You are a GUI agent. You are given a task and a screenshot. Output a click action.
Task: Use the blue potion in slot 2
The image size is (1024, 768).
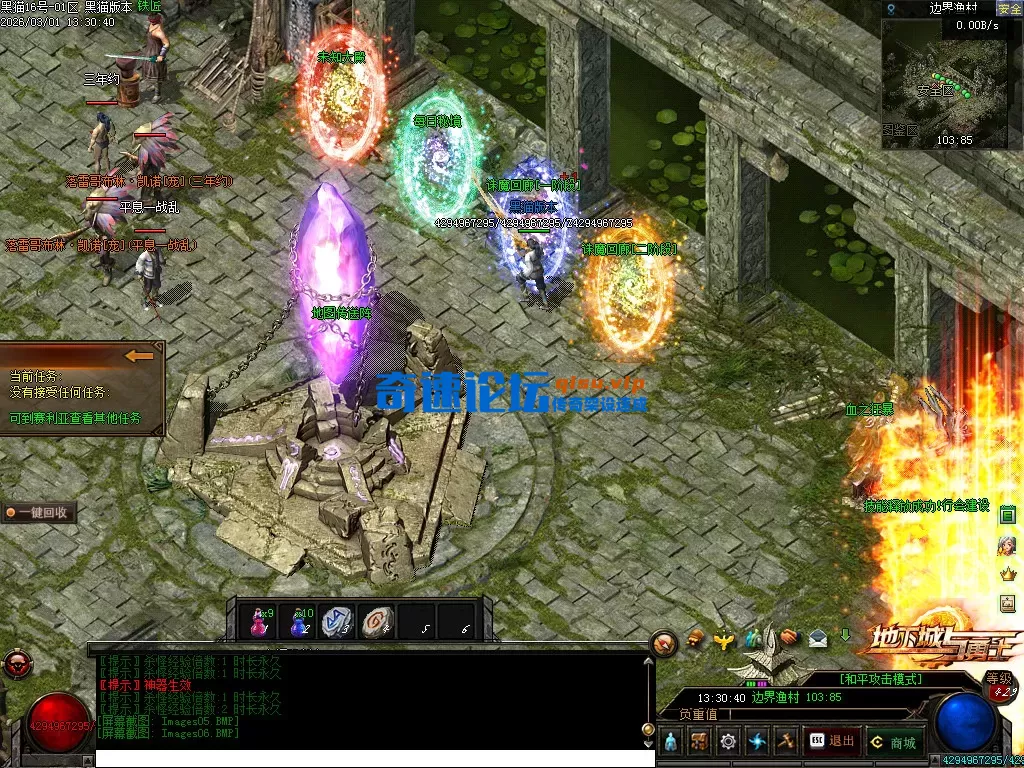[x=301, y=622]
